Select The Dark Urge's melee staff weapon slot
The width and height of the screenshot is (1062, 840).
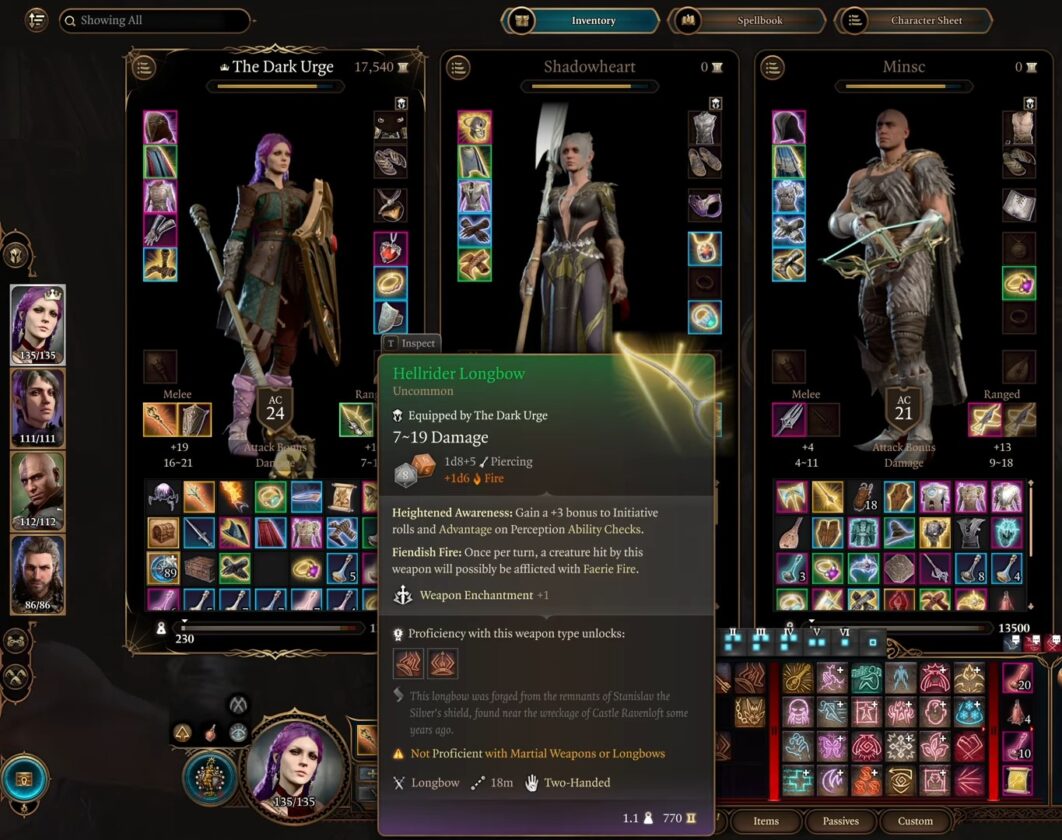pos(161,421)
